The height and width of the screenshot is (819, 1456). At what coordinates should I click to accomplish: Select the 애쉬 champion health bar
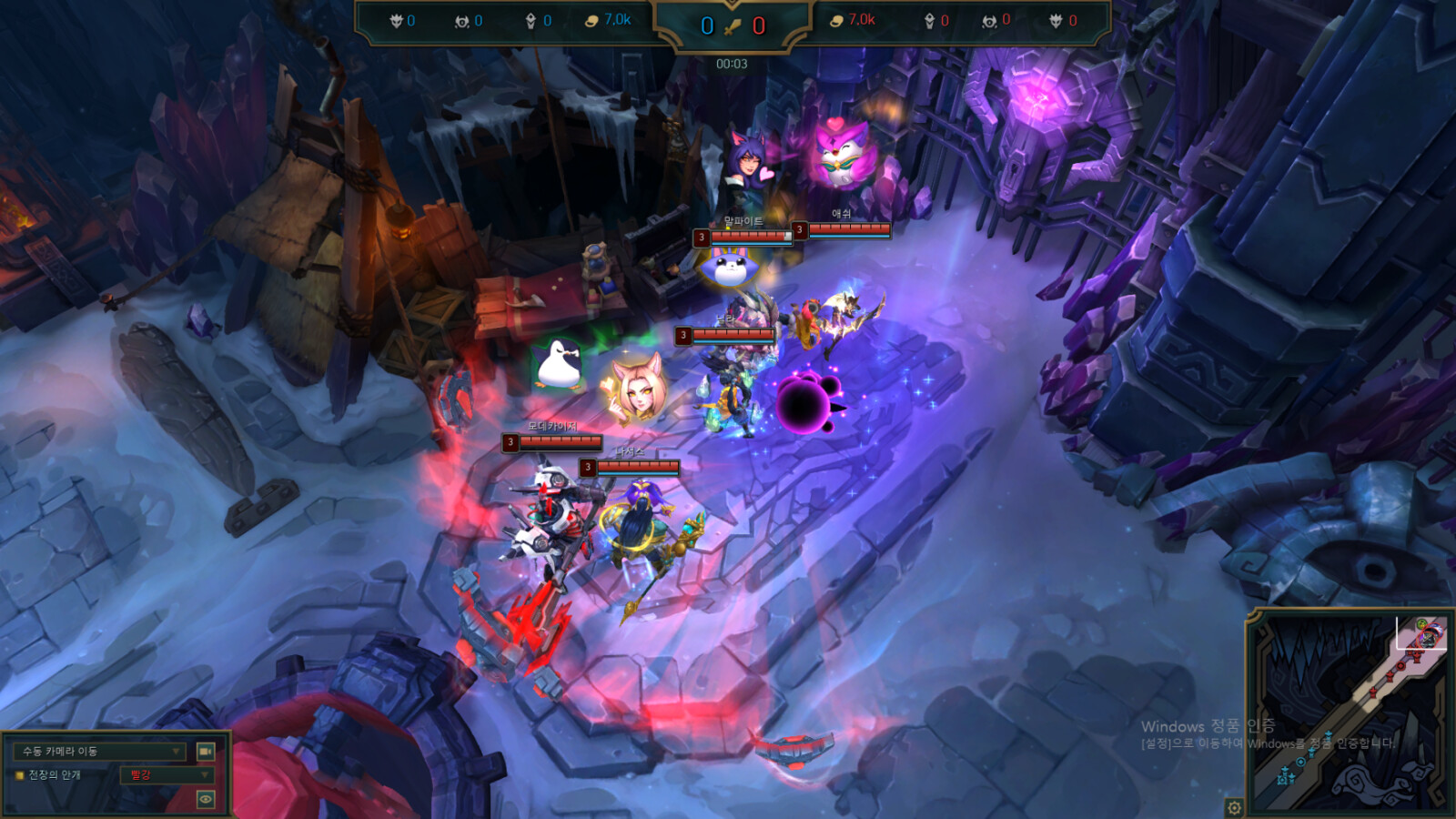tap(848, 229)
